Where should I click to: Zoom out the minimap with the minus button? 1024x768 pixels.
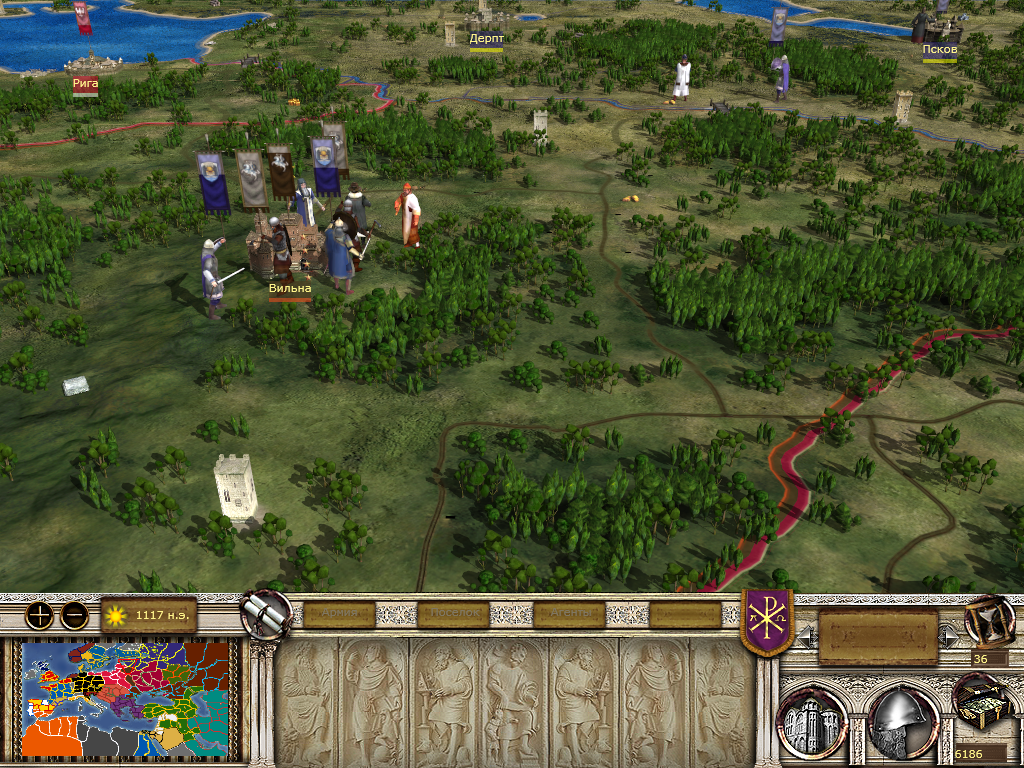point(74,616)
